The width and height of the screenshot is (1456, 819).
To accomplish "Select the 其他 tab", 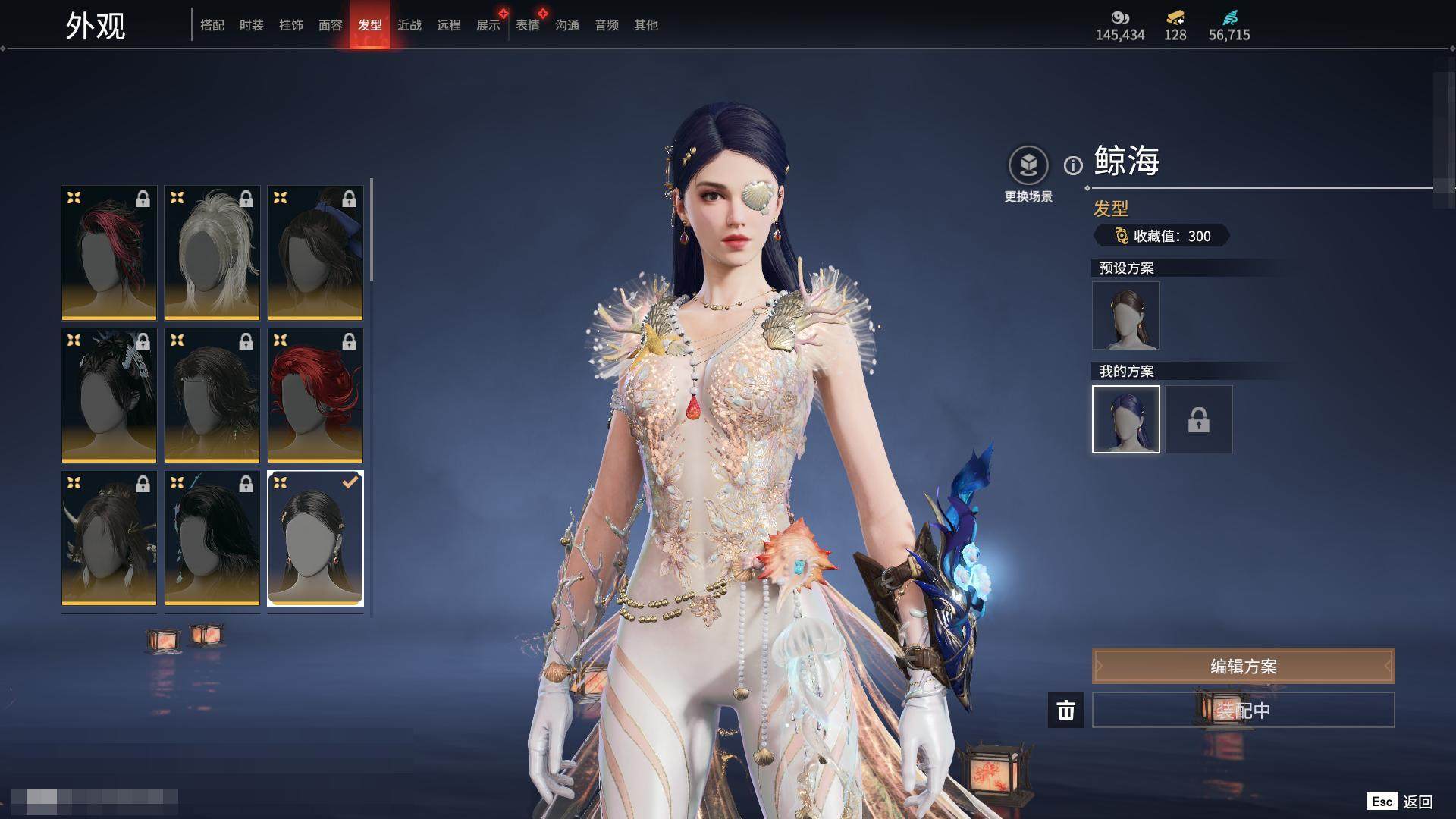I will pyautogui.click(x=646, y=25).
